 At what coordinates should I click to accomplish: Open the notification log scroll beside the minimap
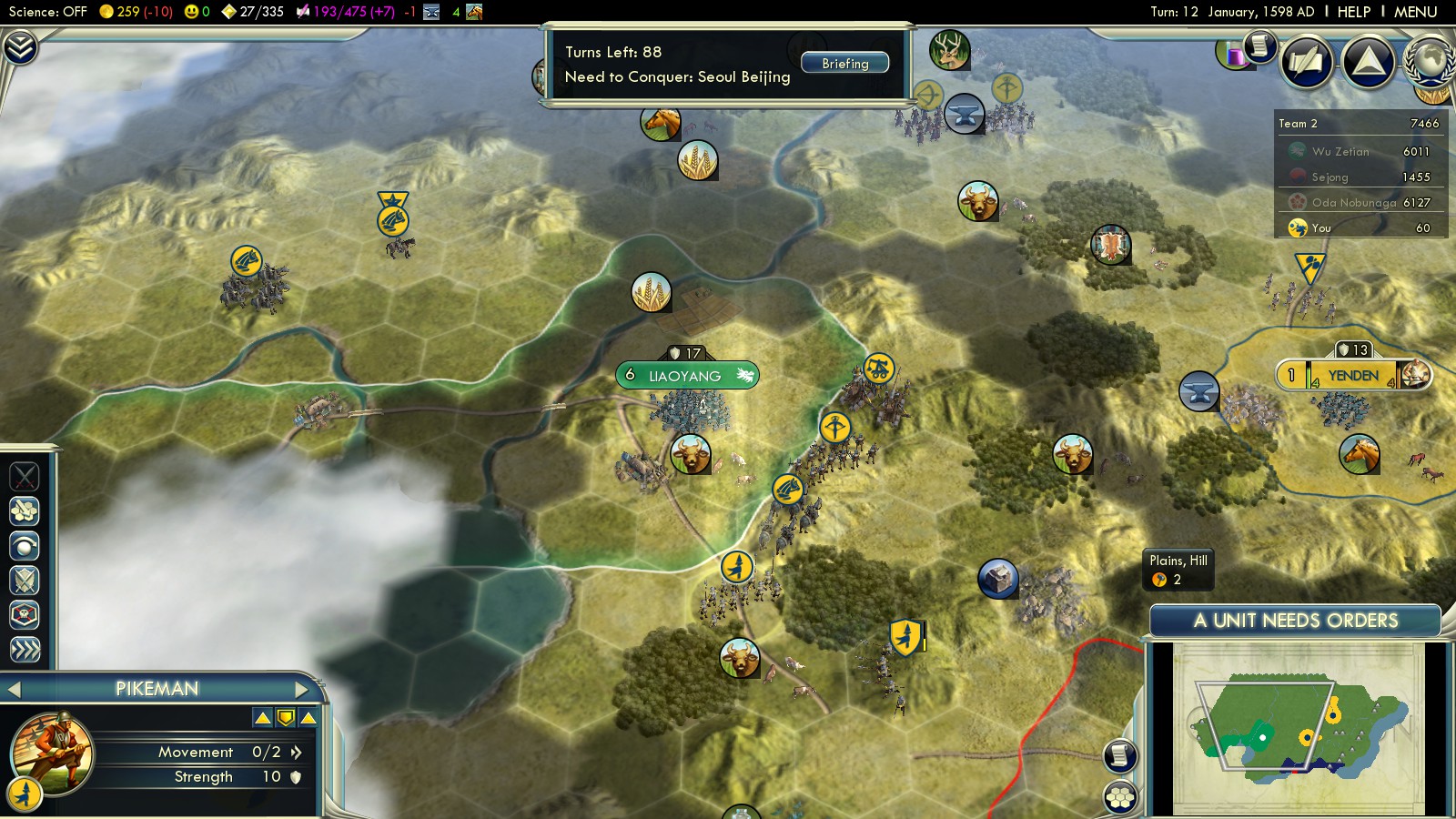pyautogui.click(x=1120, y=754)
